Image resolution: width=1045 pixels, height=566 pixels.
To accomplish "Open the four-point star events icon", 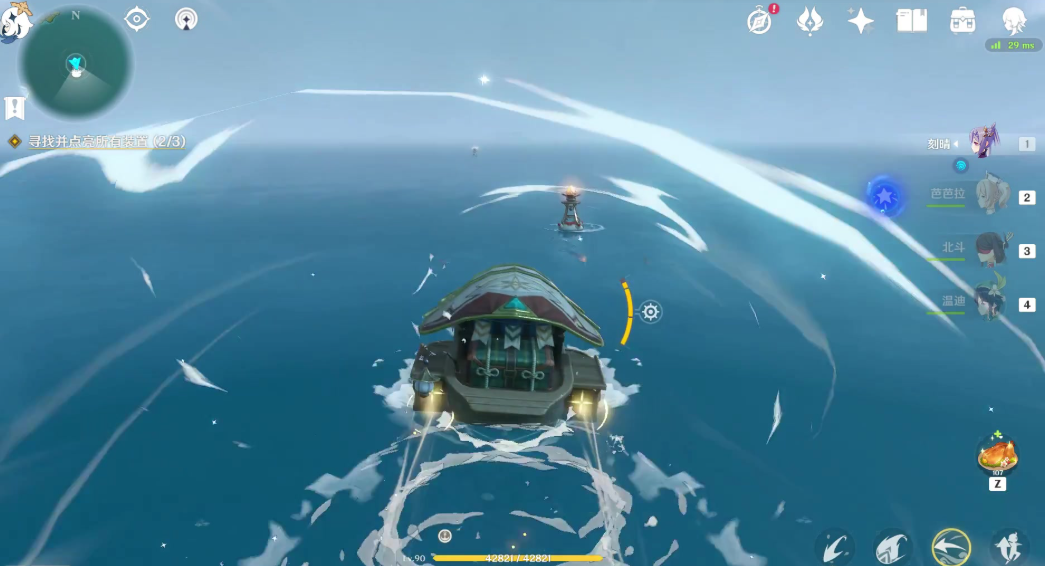I will tap(860, 21).
